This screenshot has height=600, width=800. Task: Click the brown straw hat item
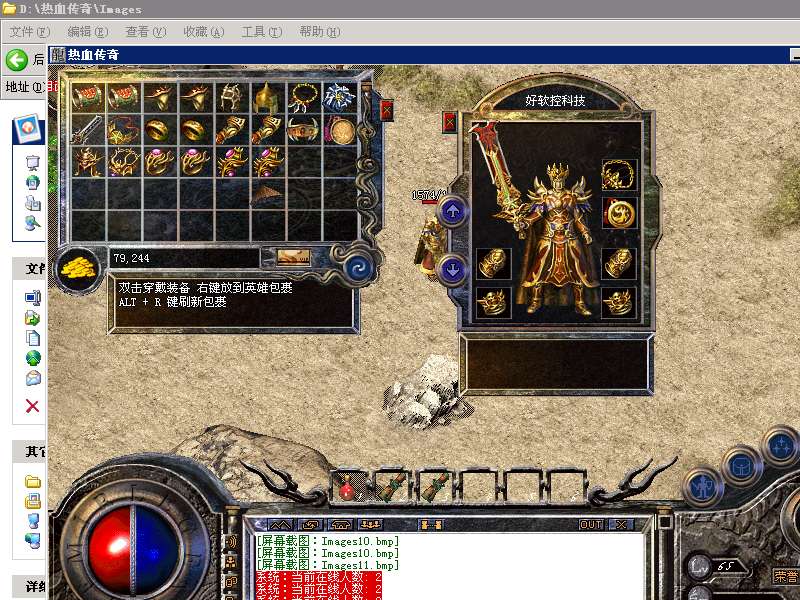(267, 192)
